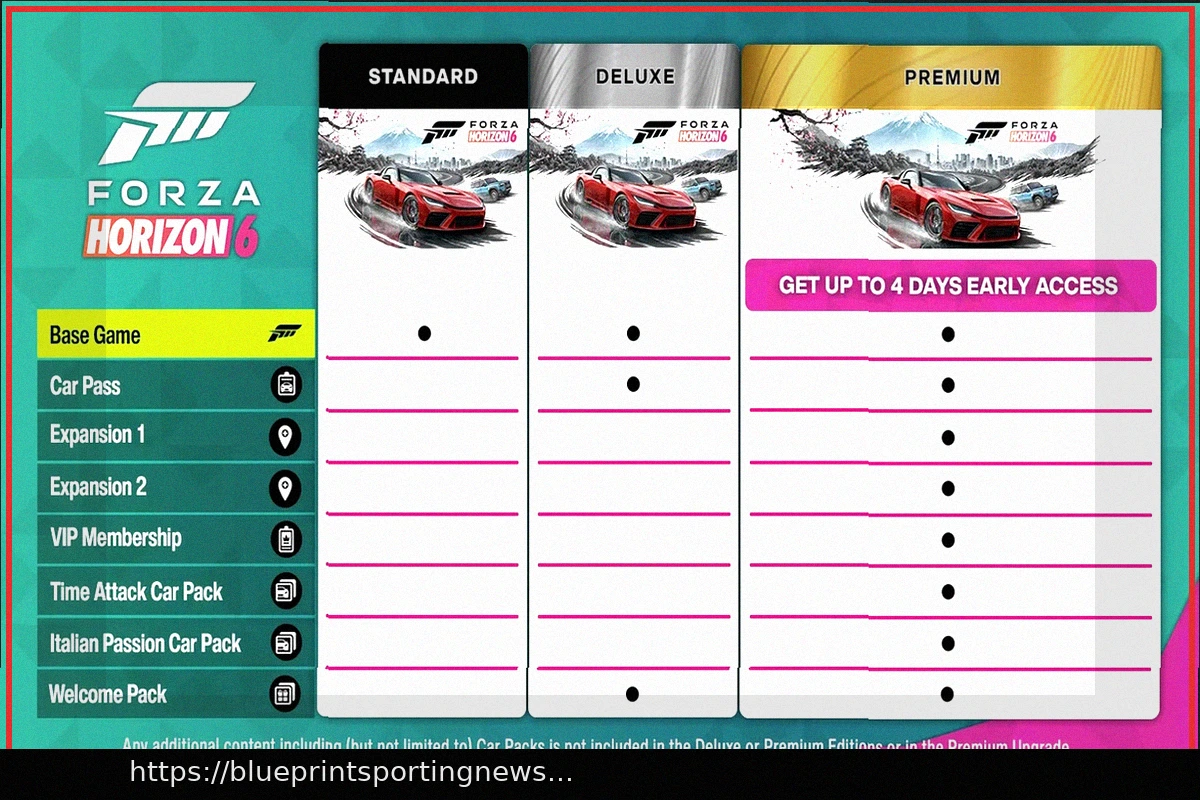Select the Base Game row
The width and height of the screenshot is (1200, 800).
coord(175,335)
